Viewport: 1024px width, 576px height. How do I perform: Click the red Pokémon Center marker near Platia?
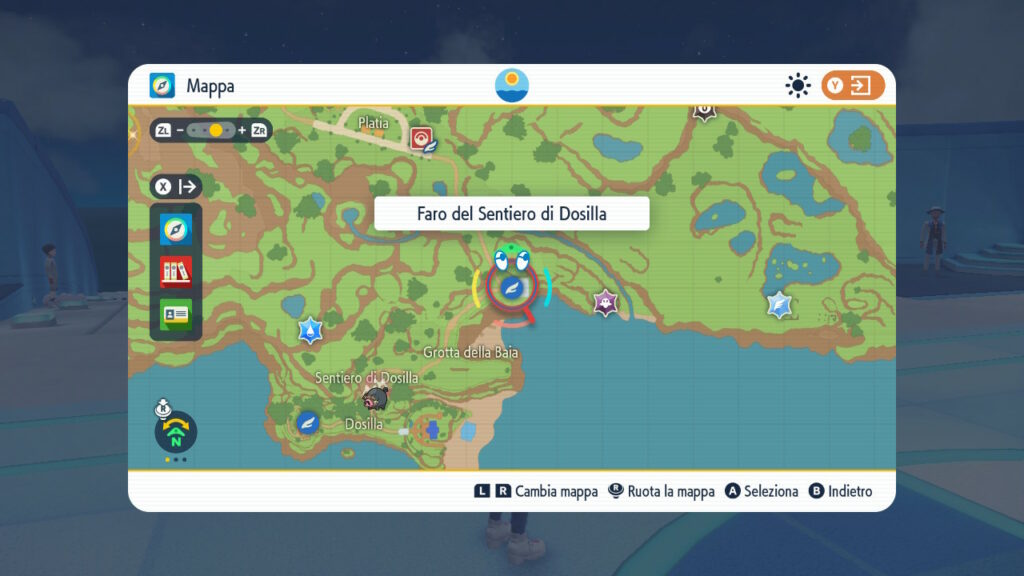(421, 137)
